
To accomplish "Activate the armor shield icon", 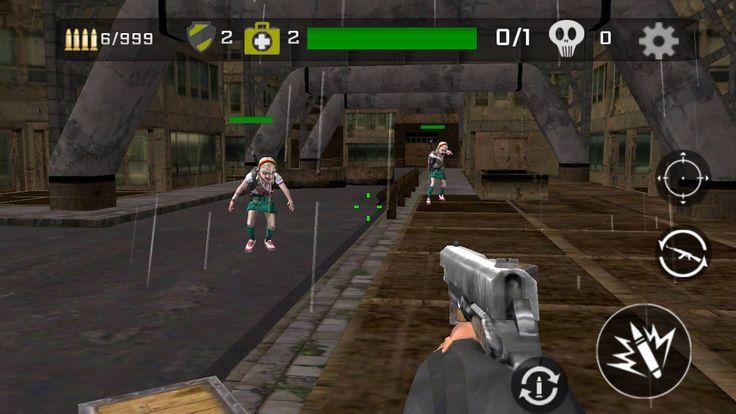I will pyautogui.click(x=201, y=37).
